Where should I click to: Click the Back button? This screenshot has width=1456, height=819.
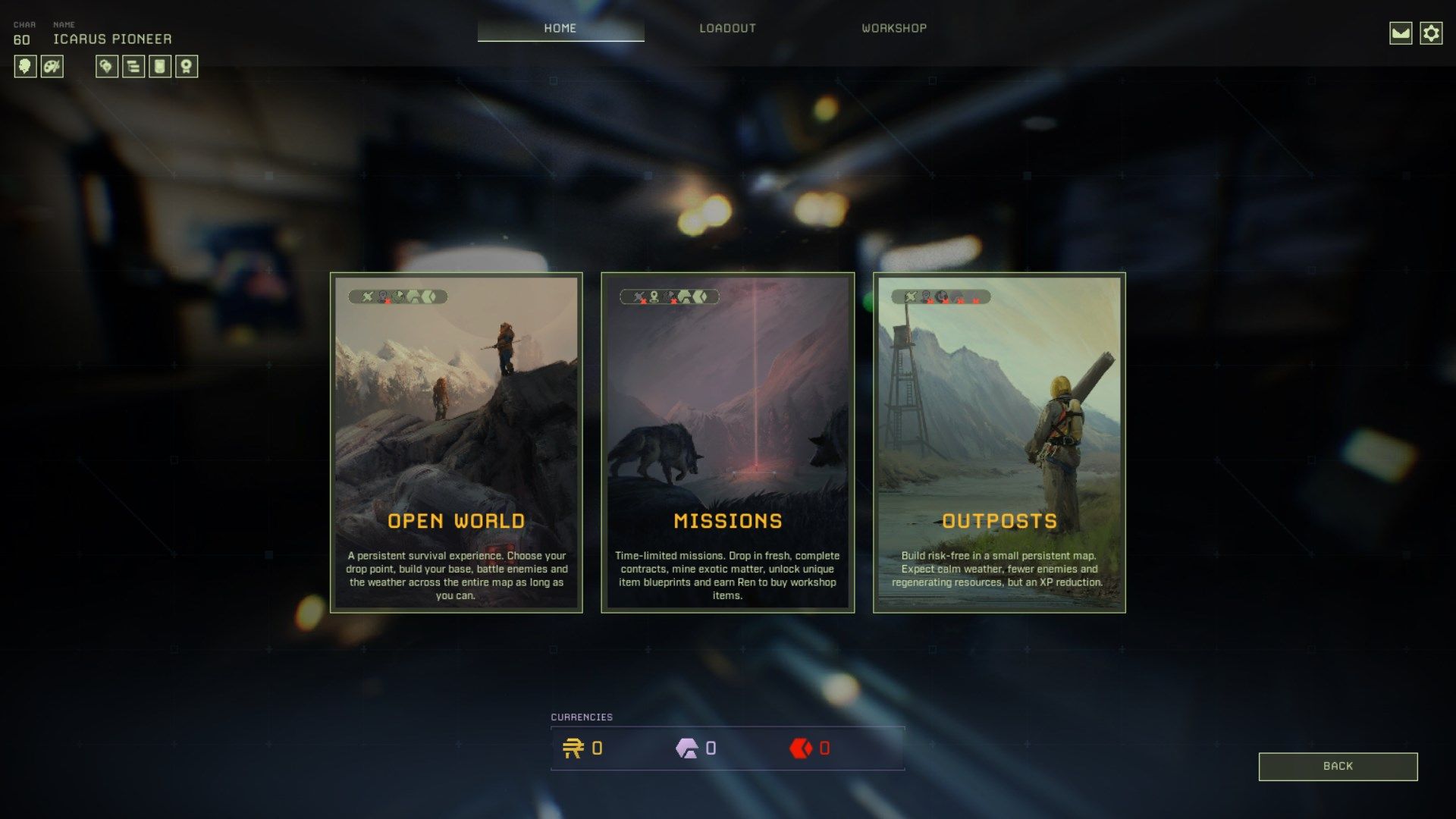1338,766
